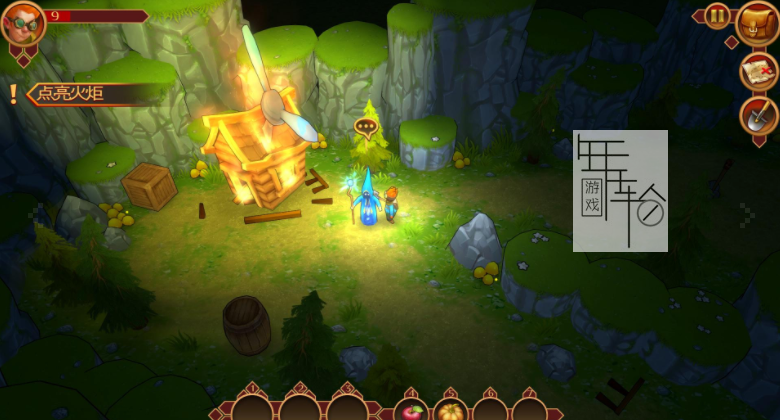Select the shovel tool
The height and width of the screenshot is (420, 780).
pyautogui.click(x=759, y=116)
